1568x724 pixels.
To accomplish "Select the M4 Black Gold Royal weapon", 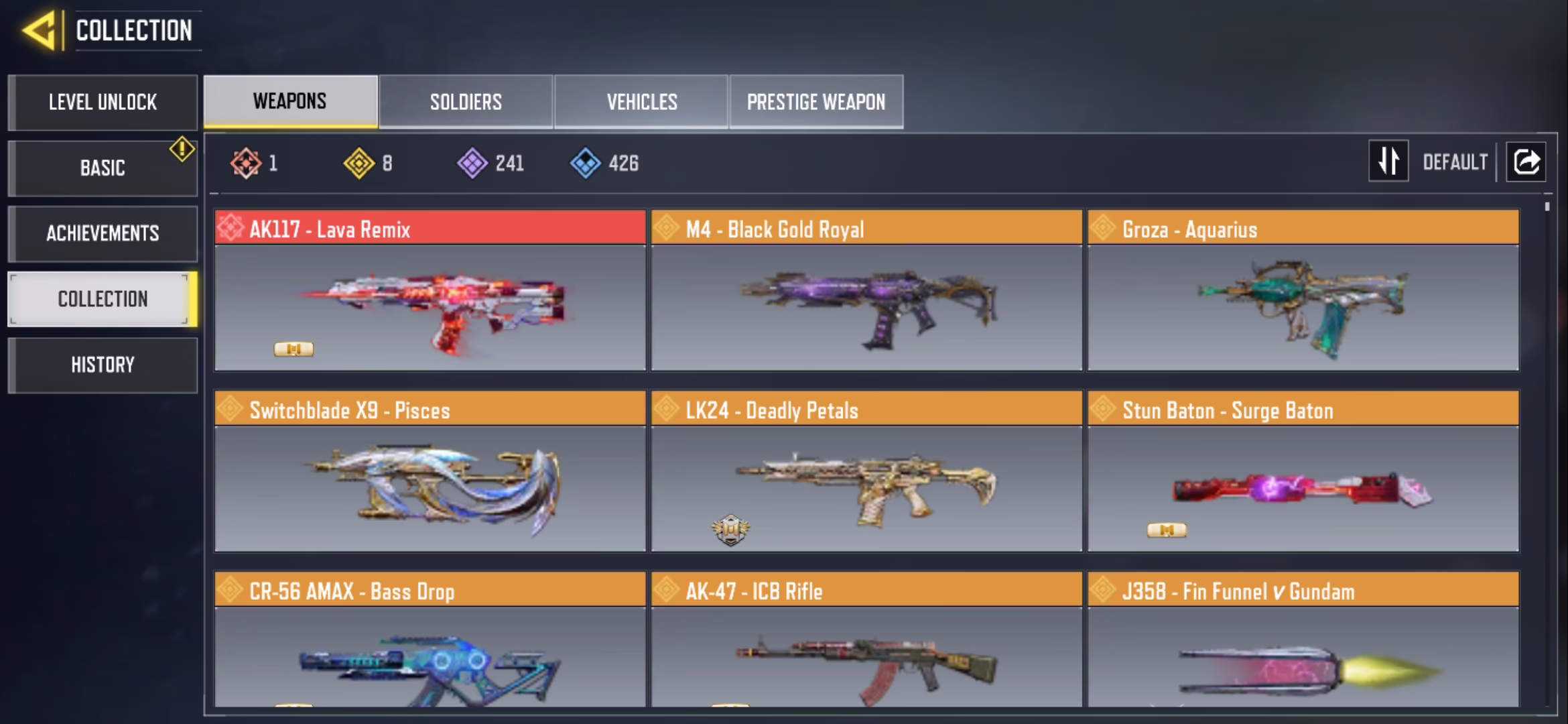I will point(866,292).
